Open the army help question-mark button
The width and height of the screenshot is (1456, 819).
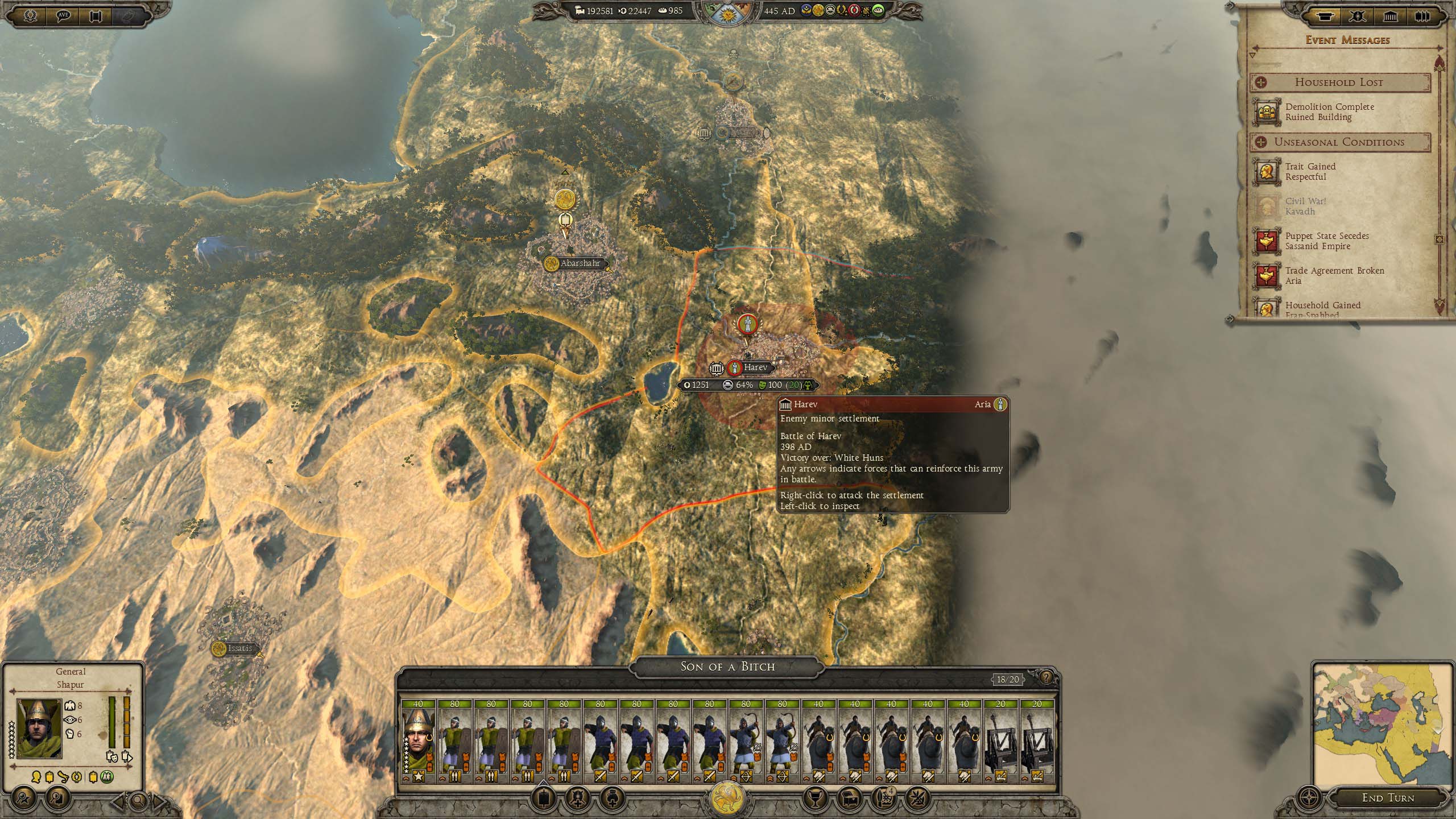(x=1045, y=678)
